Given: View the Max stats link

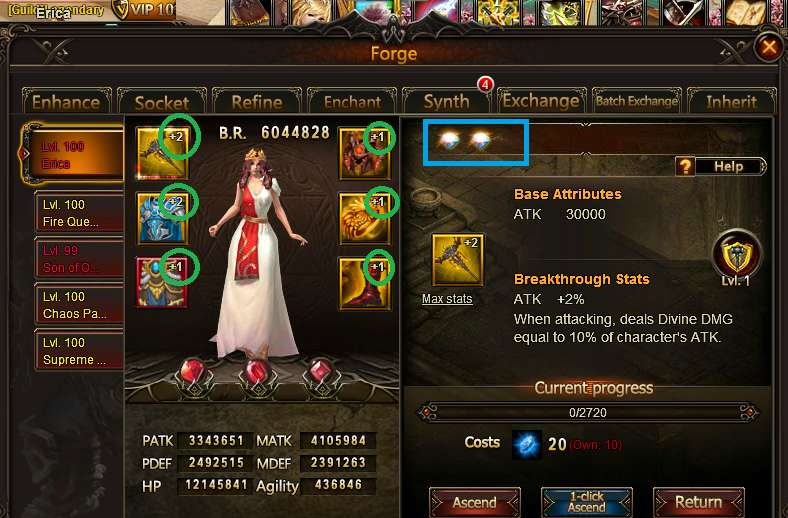Looking at the screenshot, I should [447, 299].
